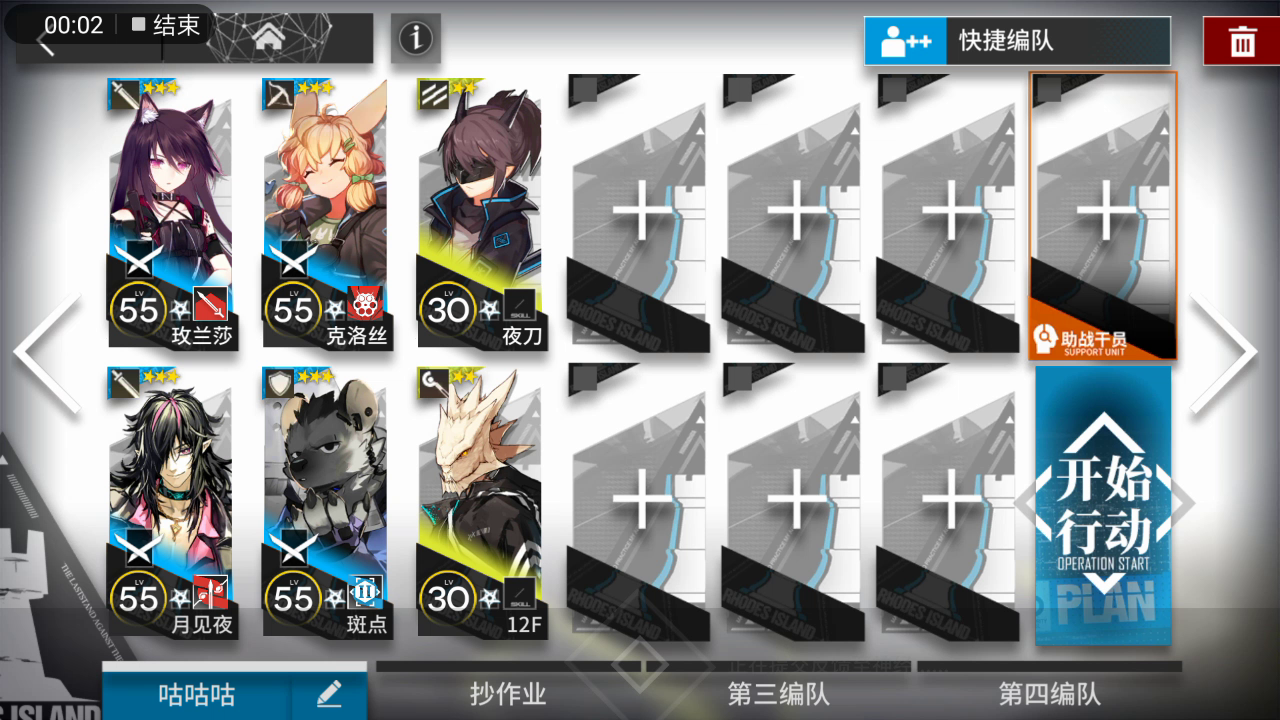Click the person++ icon beside 快捷编队
This screenshot has height=720, width=1280.
tap(907, 42)
